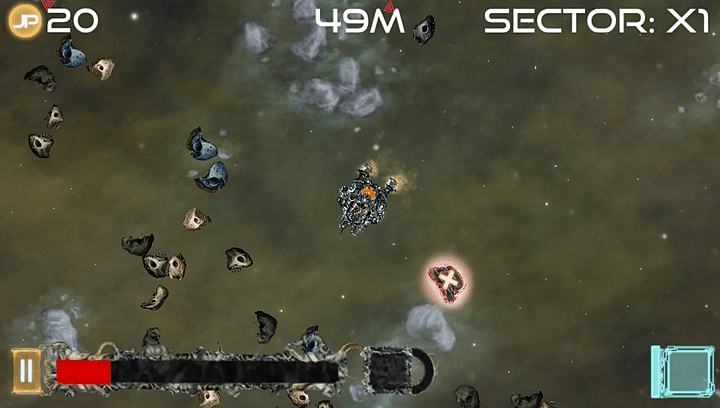The image size is (720, 408).
Task: Select the dark metal item slot
Action: [389, 370]
